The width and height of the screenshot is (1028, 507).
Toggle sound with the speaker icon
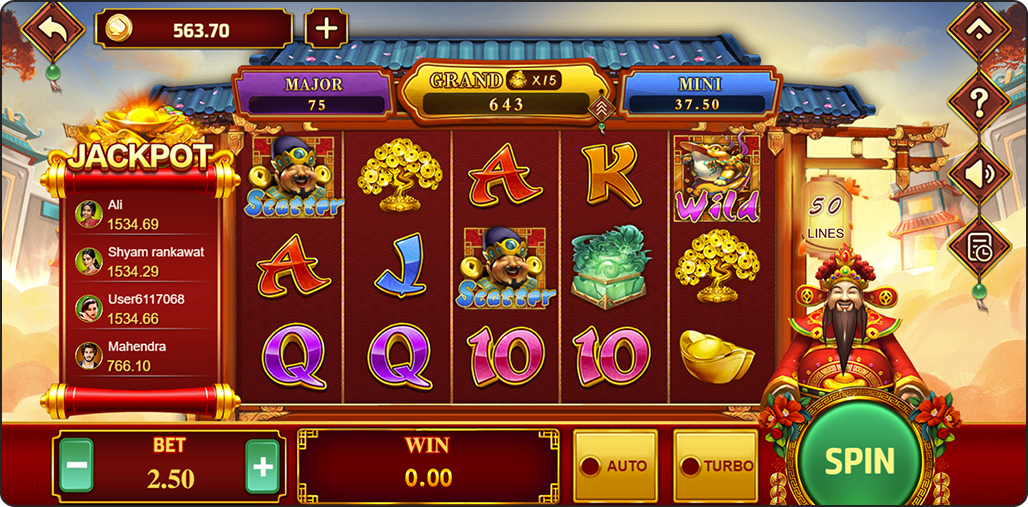pyautogui.click(x=979, y=172)
